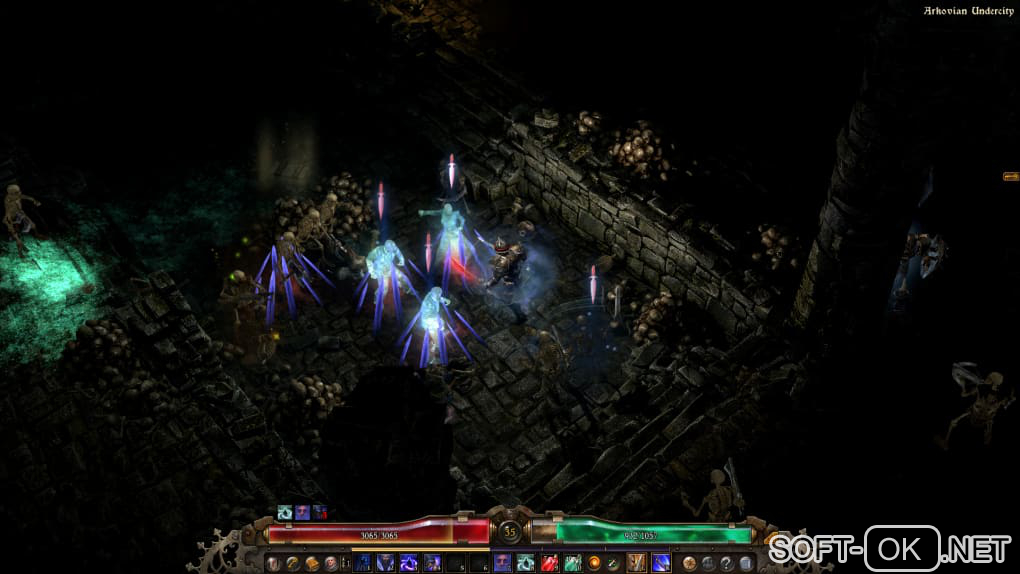1020x574 pixels.
Task: Cast the purple swirl skill in slot 3
Action: [409, 563]
